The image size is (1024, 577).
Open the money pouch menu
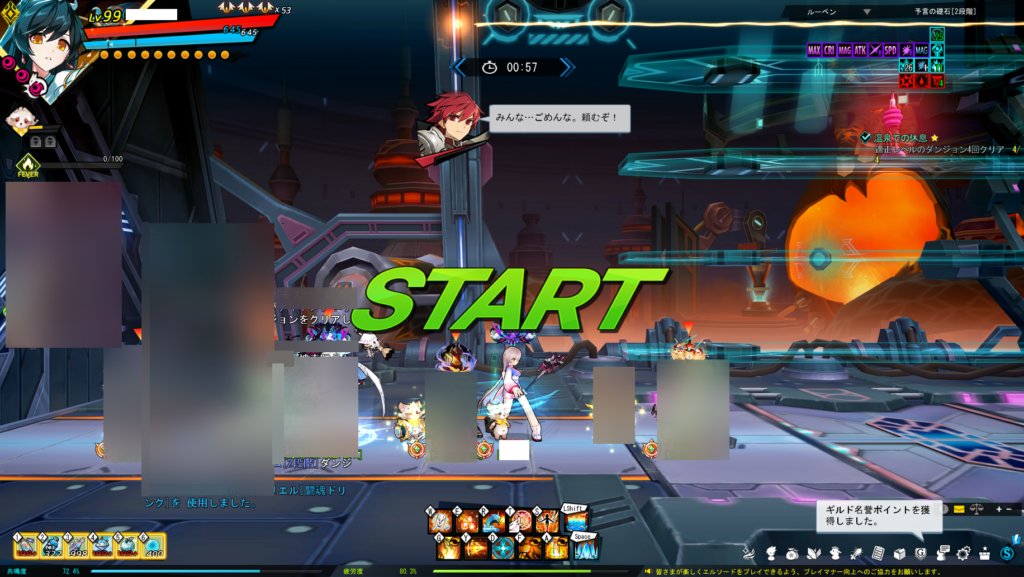click(x=791, y=553)
